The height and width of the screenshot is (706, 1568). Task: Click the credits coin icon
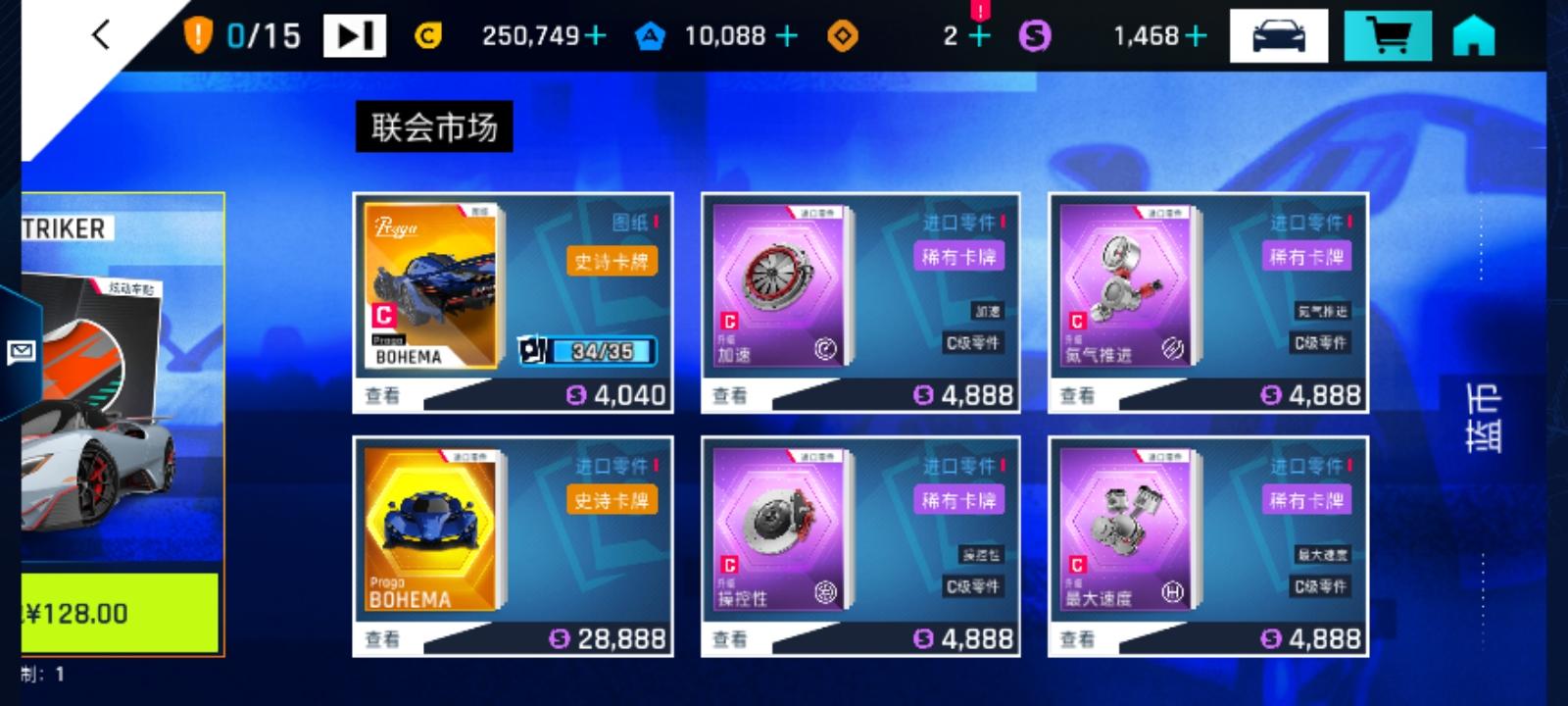click(x=427, y=35)
